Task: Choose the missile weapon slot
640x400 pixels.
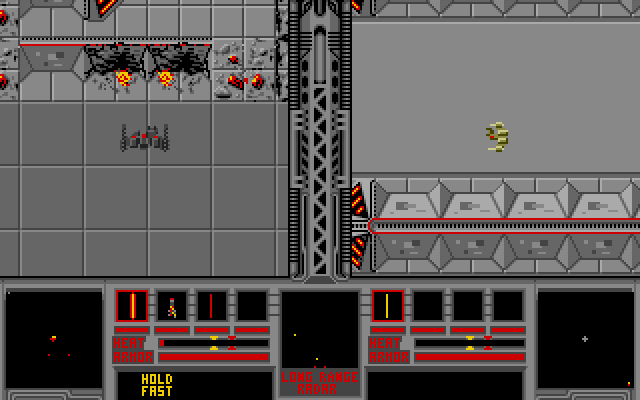Action: coord(171,306)
